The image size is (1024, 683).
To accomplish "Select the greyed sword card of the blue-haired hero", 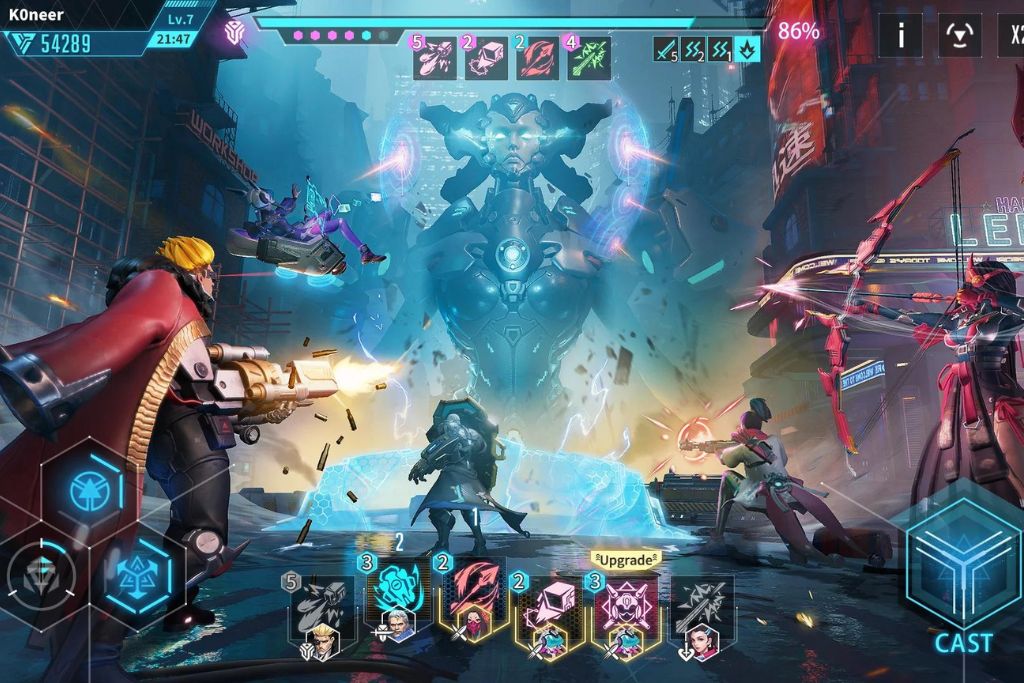I will point(702,610).
